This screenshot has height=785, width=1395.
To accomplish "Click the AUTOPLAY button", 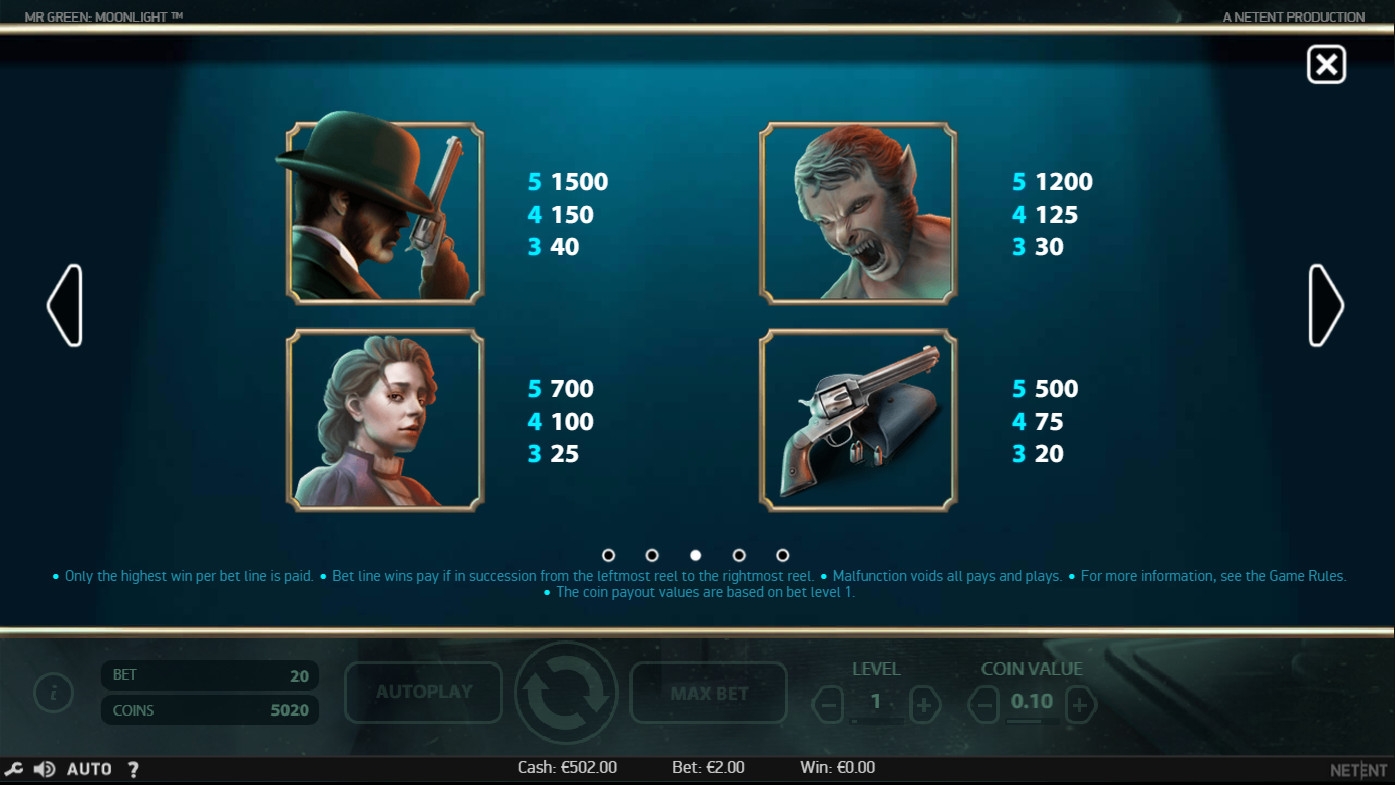I will tap(423, 692).
